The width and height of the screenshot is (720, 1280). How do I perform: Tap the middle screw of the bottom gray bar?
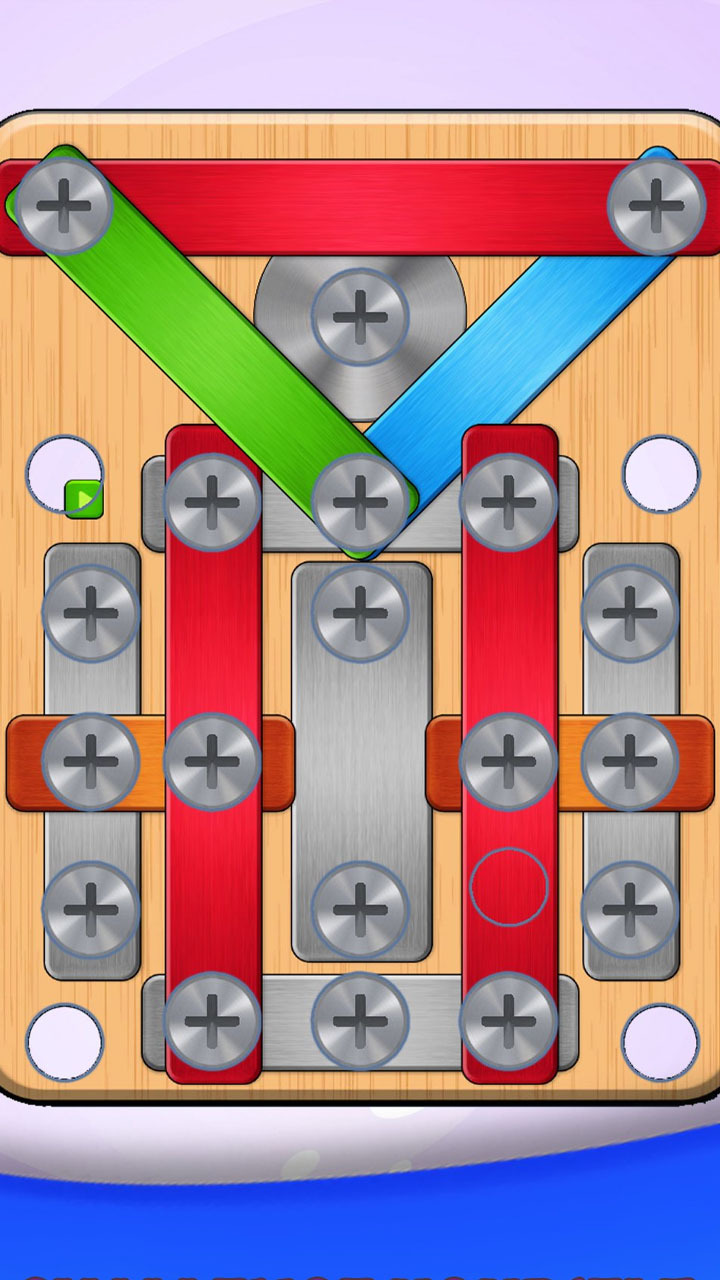(x=360, y=1020)
